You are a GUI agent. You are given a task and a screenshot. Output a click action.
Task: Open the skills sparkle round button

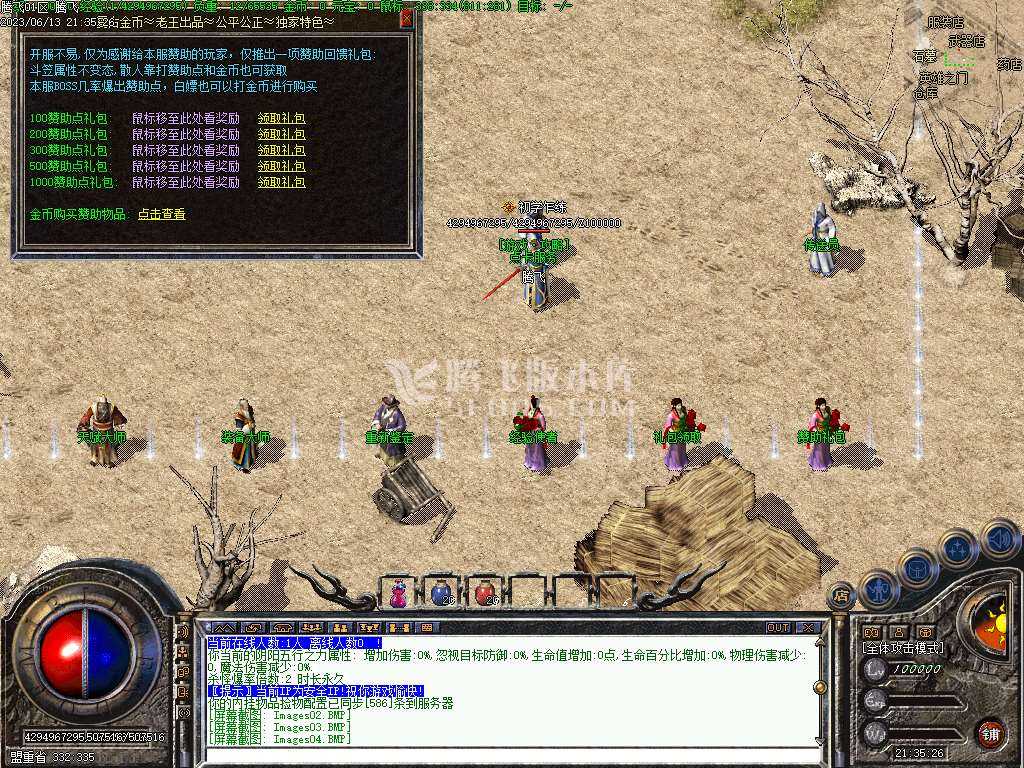pos(958,548)
